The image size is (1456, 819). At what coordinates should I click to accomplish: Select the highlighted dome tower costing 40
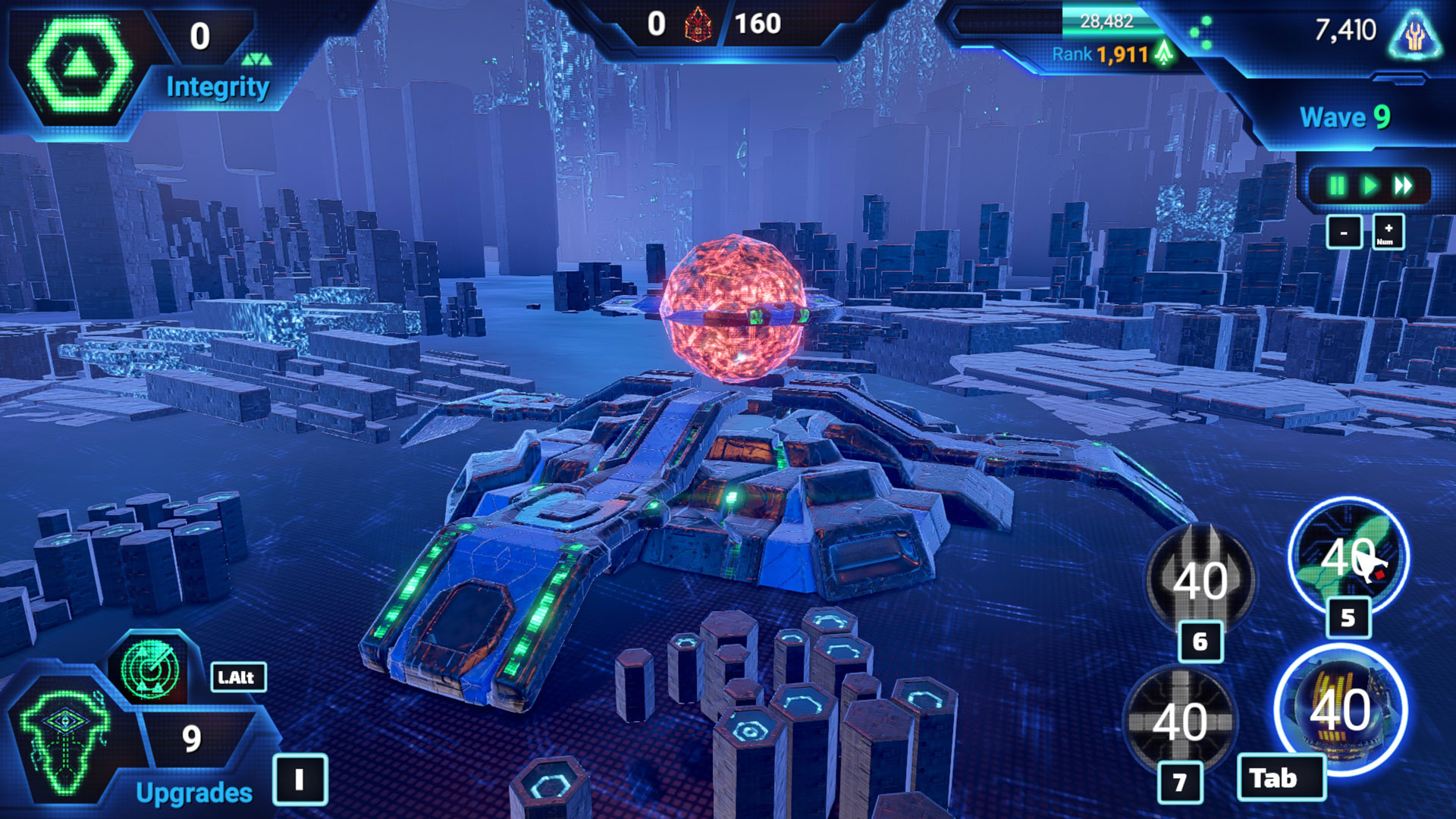[1341, 710]
